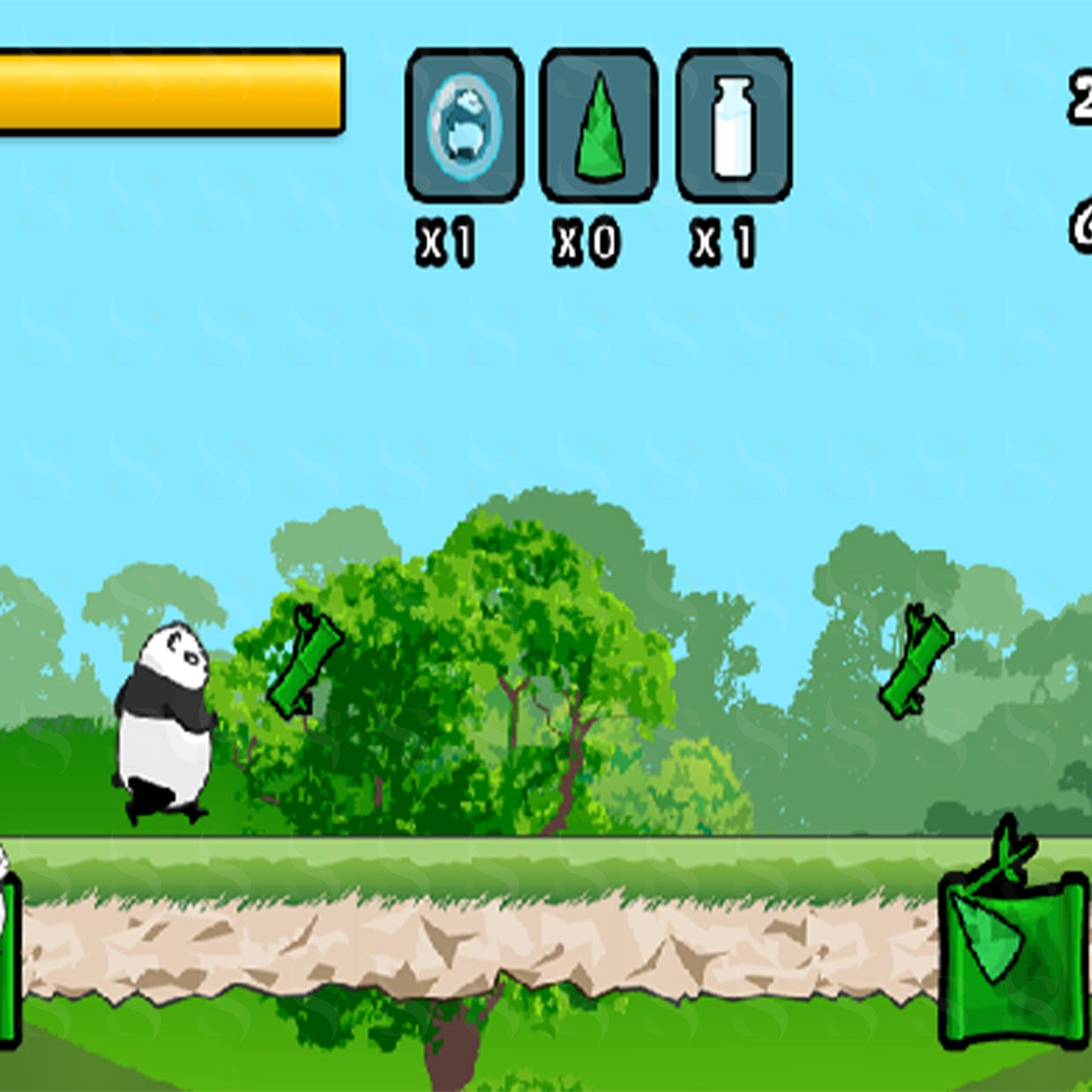Use the green bamboo shoot power-up

(x=599, y=125)
